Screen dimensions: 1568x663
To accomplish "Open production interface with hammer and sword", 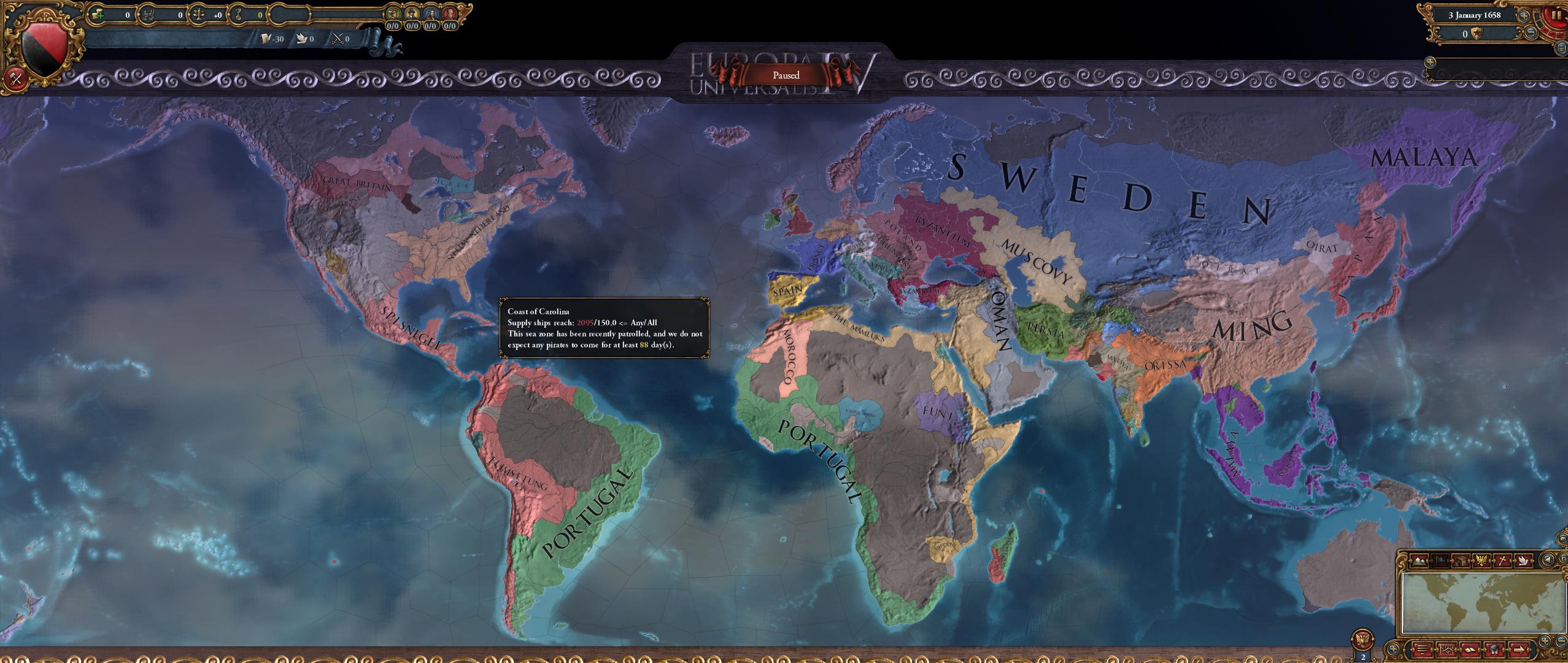I will (x=15, y=79).
